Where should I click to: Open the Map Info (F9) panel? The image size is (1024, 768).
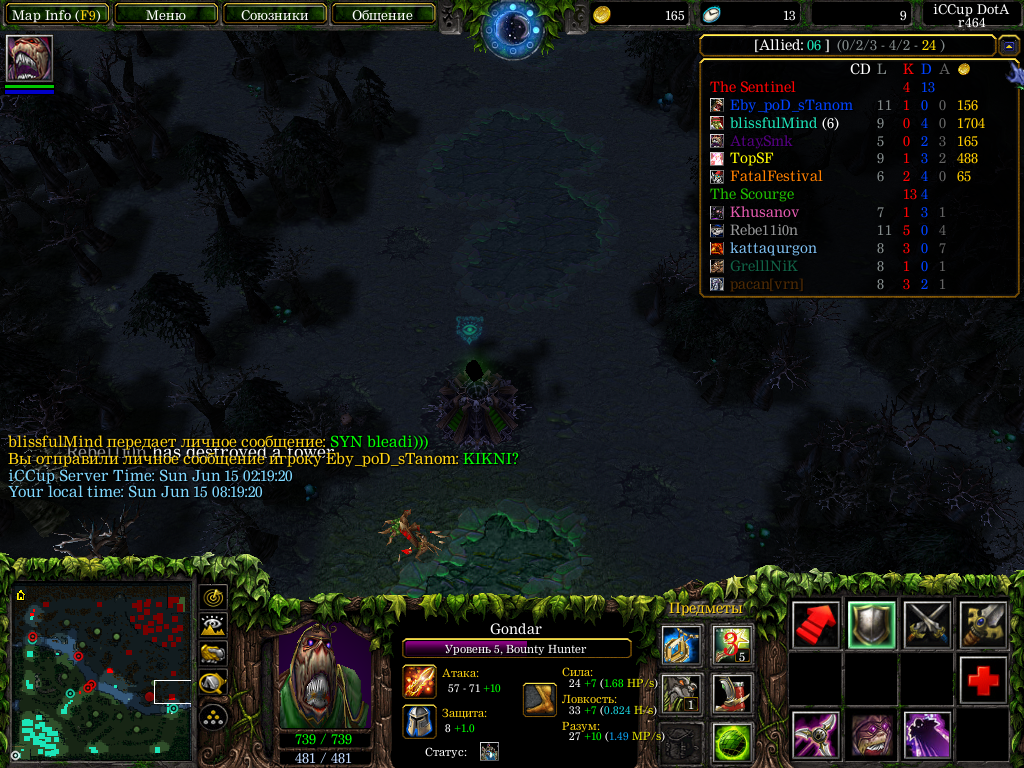point(59,15)
